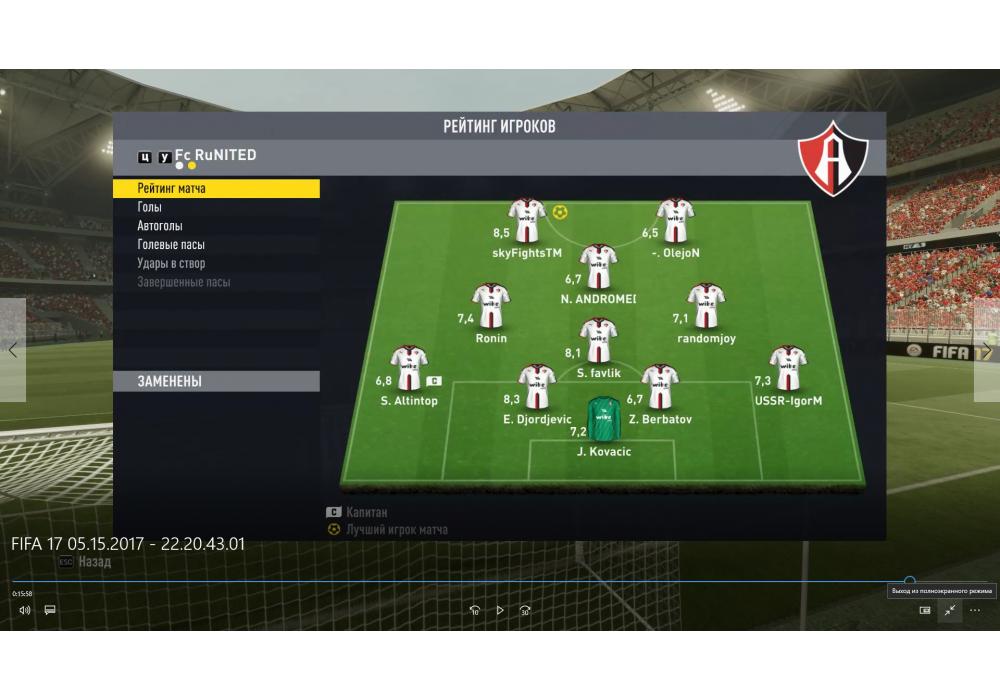Pick player S. favlik on the pitch
Image resolution: width=1000 pixels, height=700 pixels.
coord(598,340)
